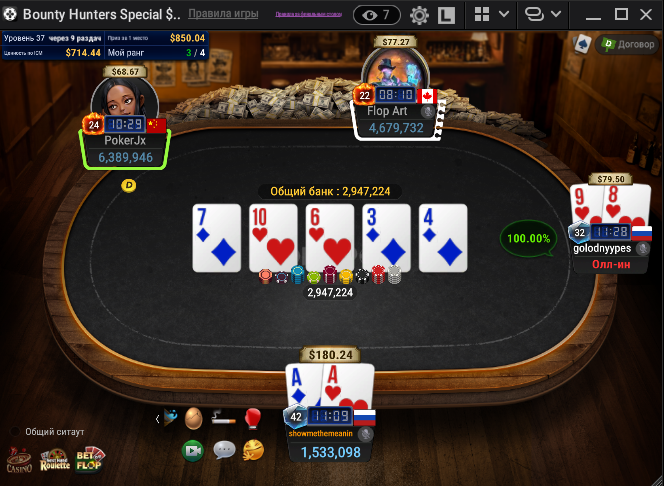Click the L icon in top bar
664x486 pixels.
(x=447, y=16)
